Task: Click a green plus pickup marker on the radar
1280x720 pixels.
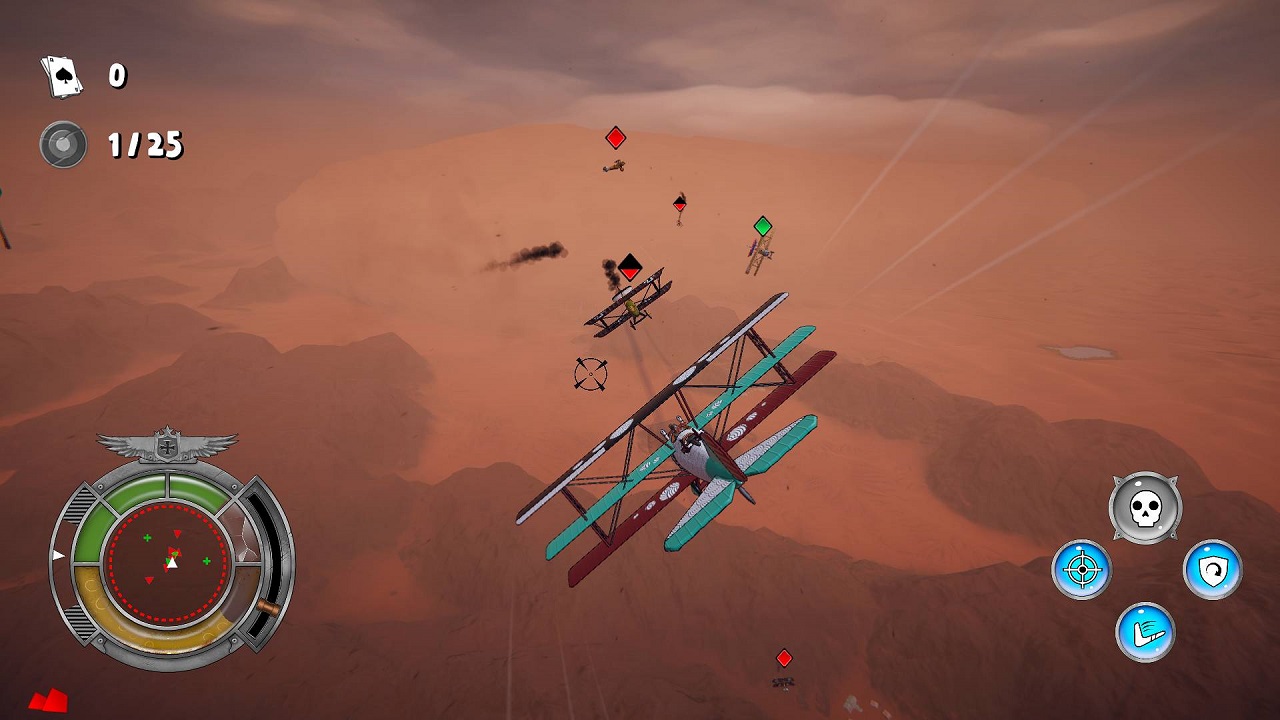Action: [146, 539]
